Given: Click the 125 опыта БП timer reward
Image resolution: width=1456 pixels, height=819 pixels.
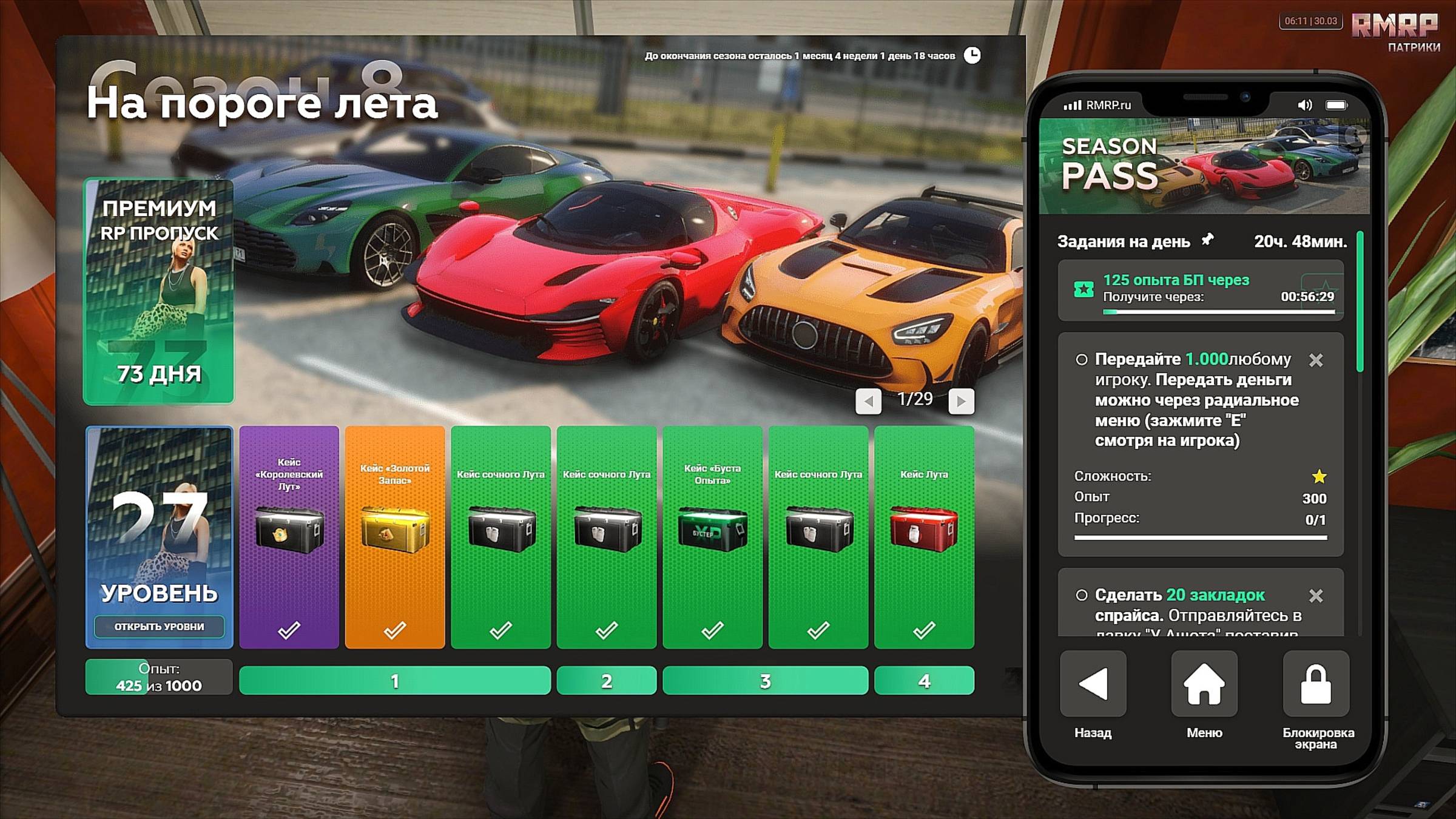Looking at the screenshot, I should click(1200, 291).
